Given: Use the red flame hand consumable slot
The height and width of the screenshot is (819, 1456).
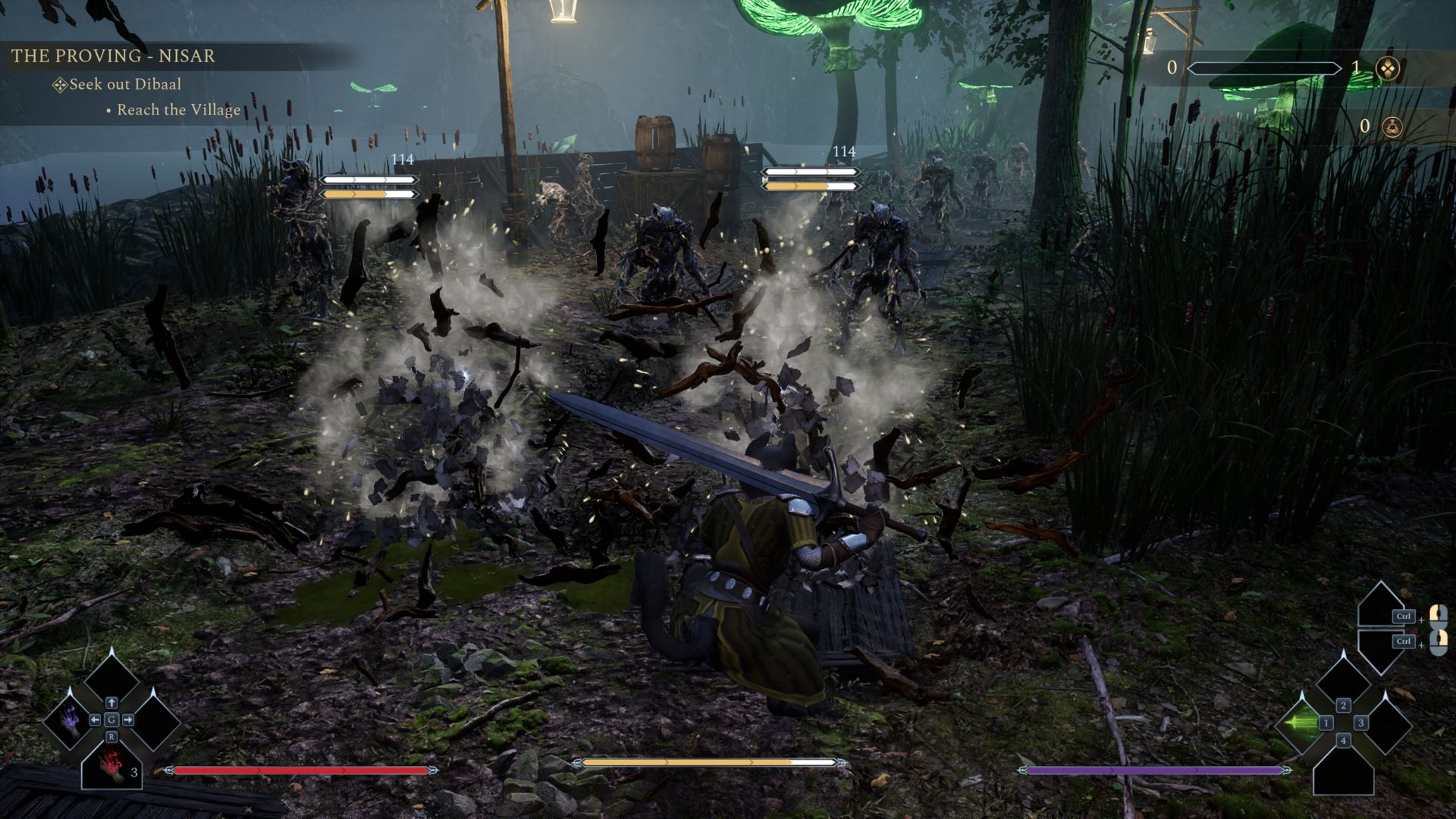Looking at the screenshot, I should pos(112,766).
